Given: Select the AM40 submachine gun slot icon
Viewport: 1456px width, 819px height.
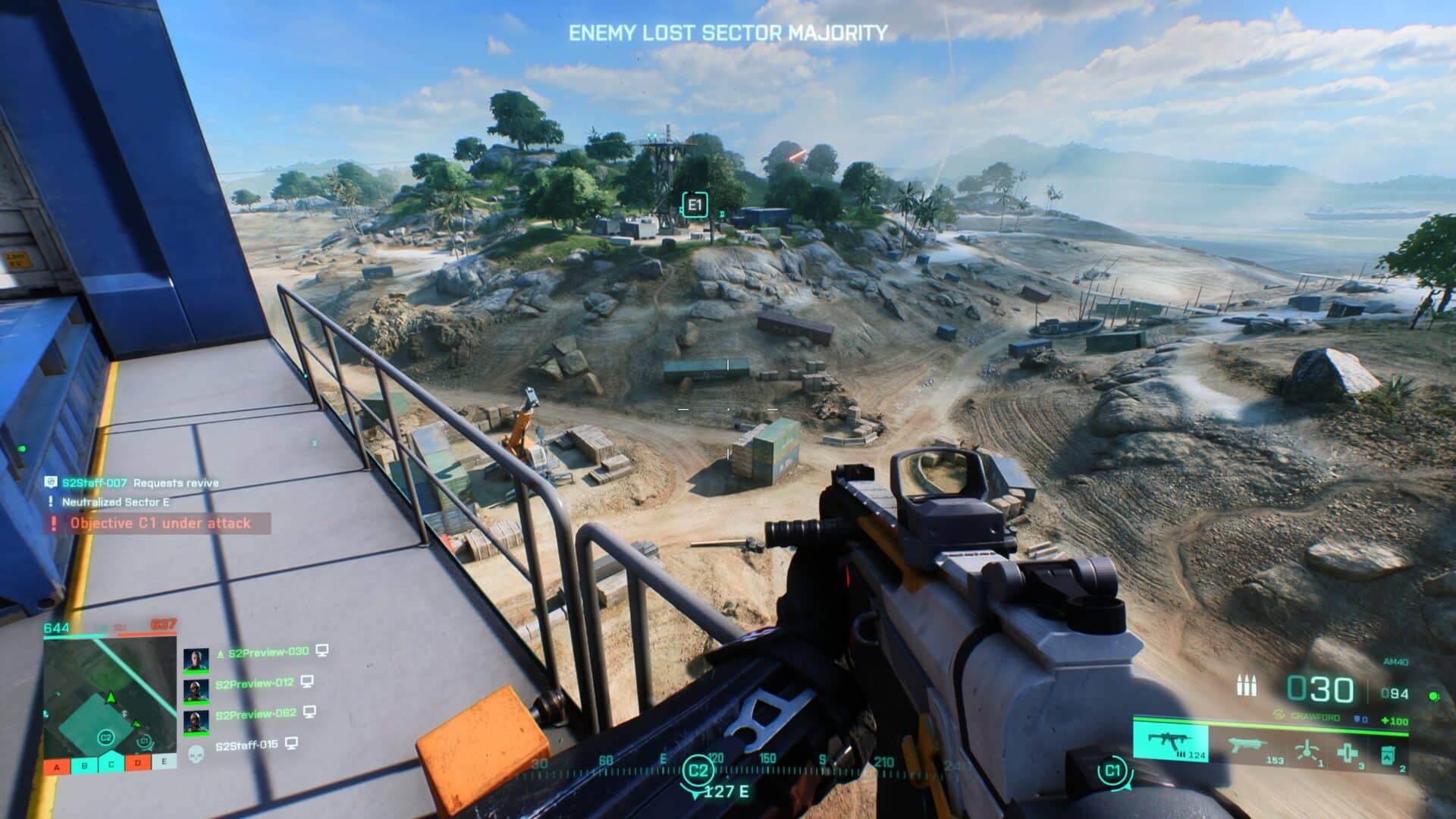Looking at the screenshot, I should pos(1170,742).
